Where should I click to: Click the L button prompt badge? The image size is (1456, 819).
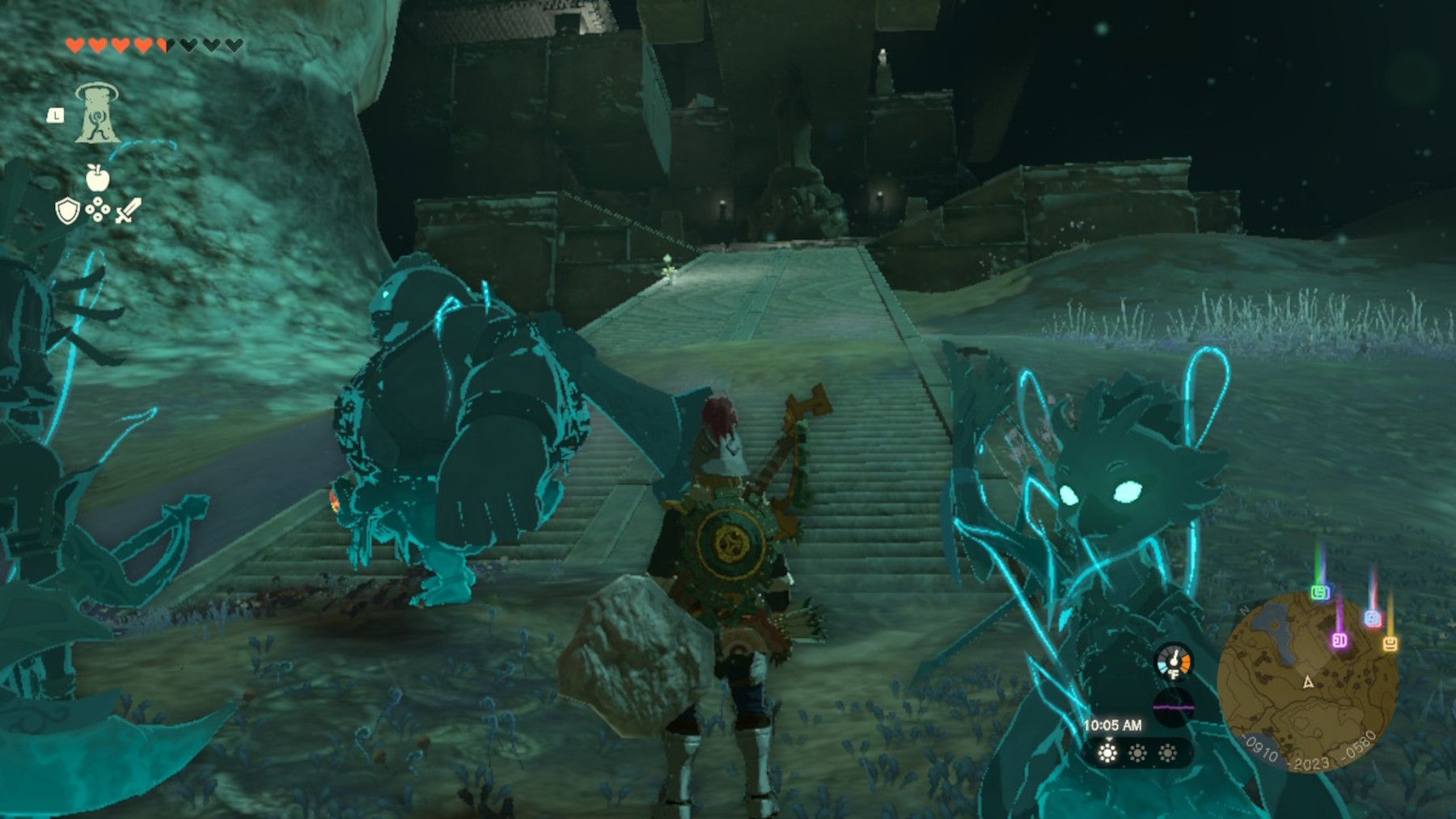point(55,116)
